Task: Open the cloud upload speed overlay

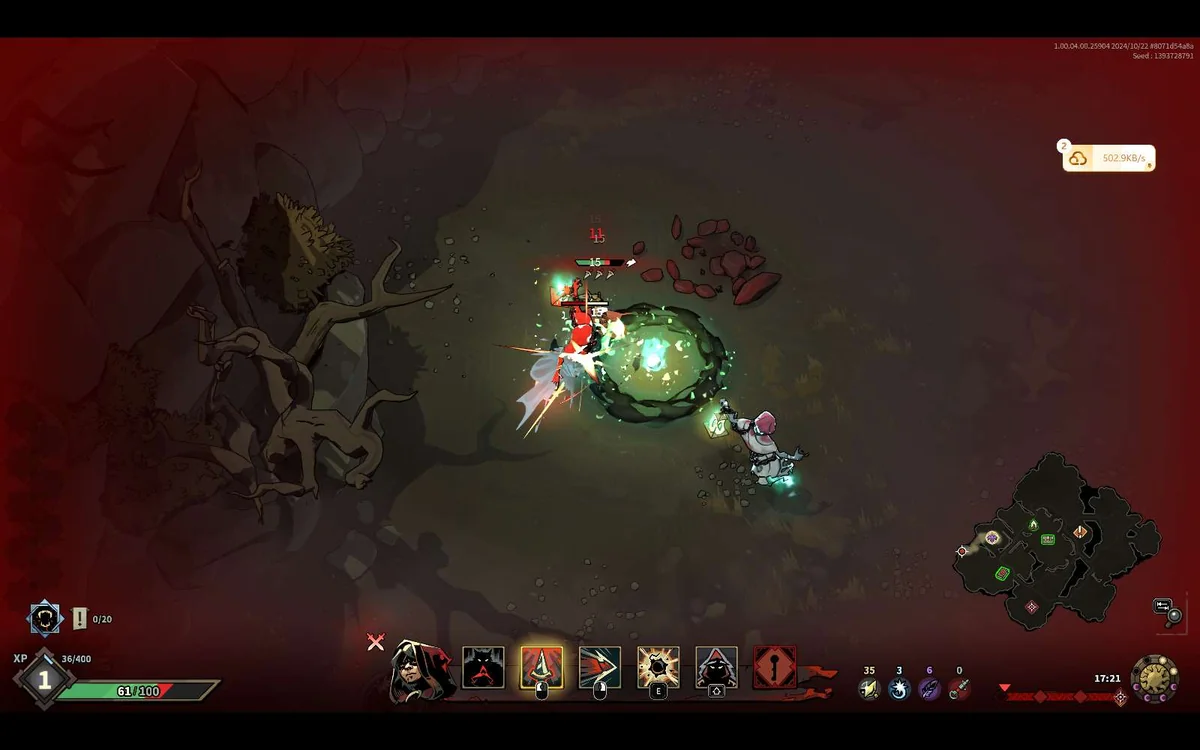Action: coord(1108,158)
